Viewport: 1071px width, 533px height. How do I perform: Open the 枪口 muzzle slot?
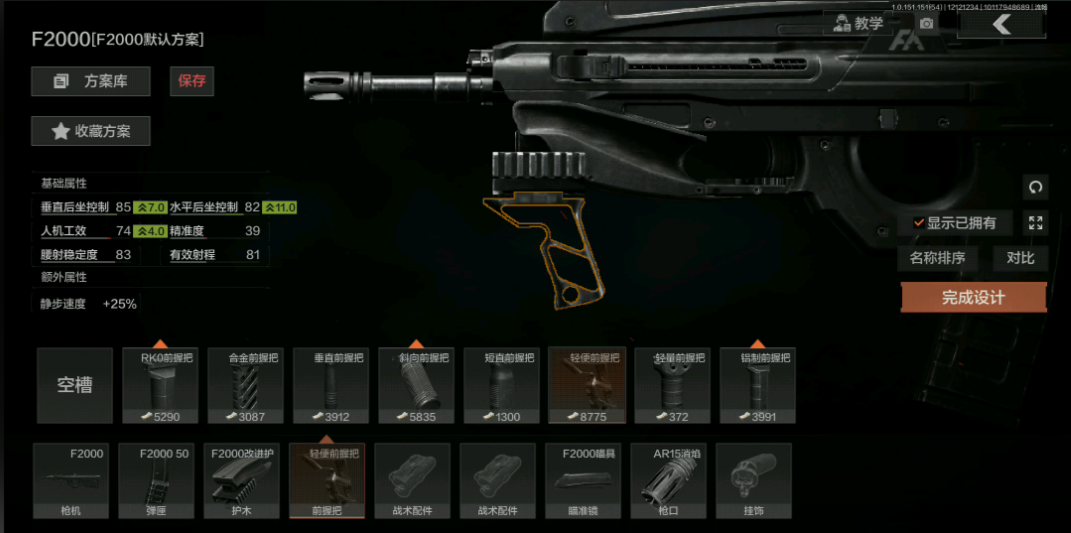[x=669, y=482]
